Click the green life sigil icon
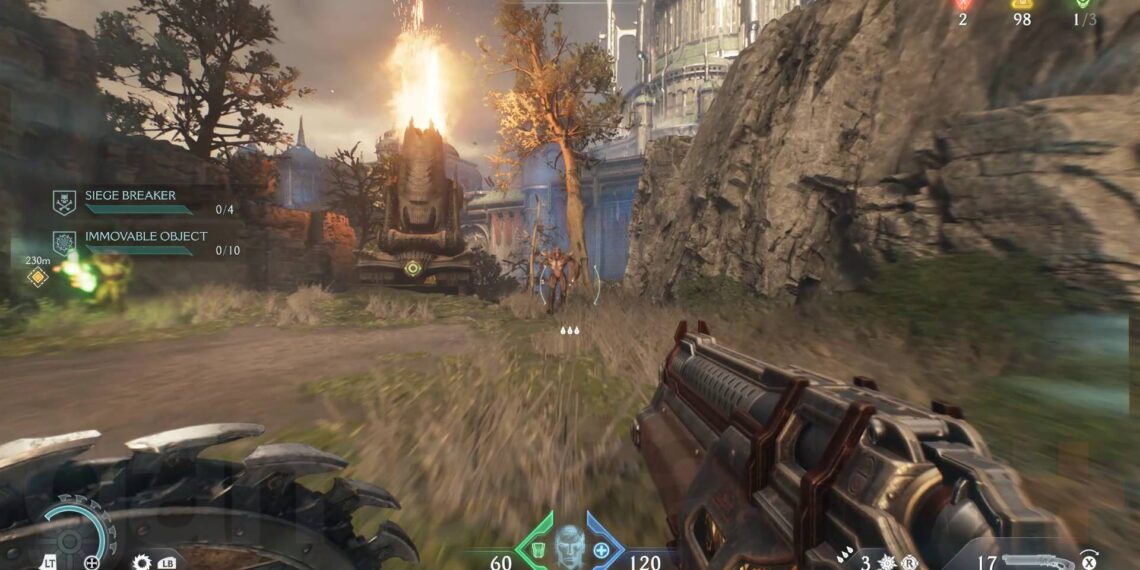1140x570 pixels. [x=1084, y=5]
